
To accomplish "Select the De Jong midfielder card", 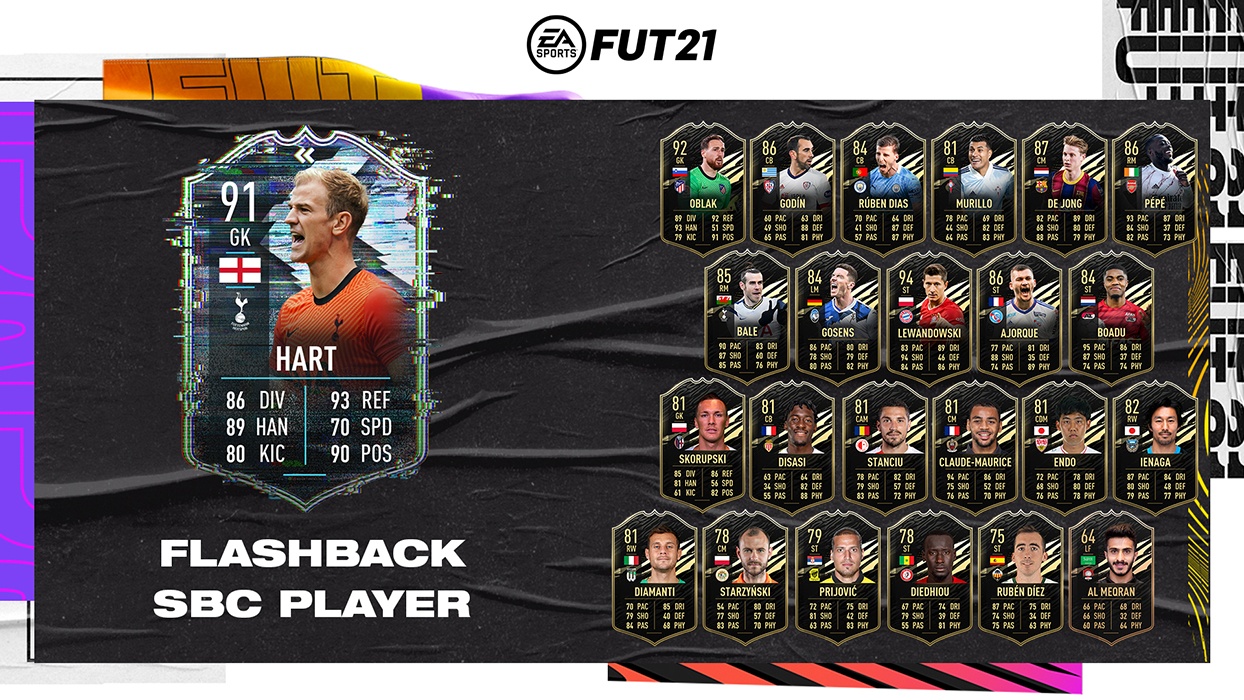I will [1064, 190].
